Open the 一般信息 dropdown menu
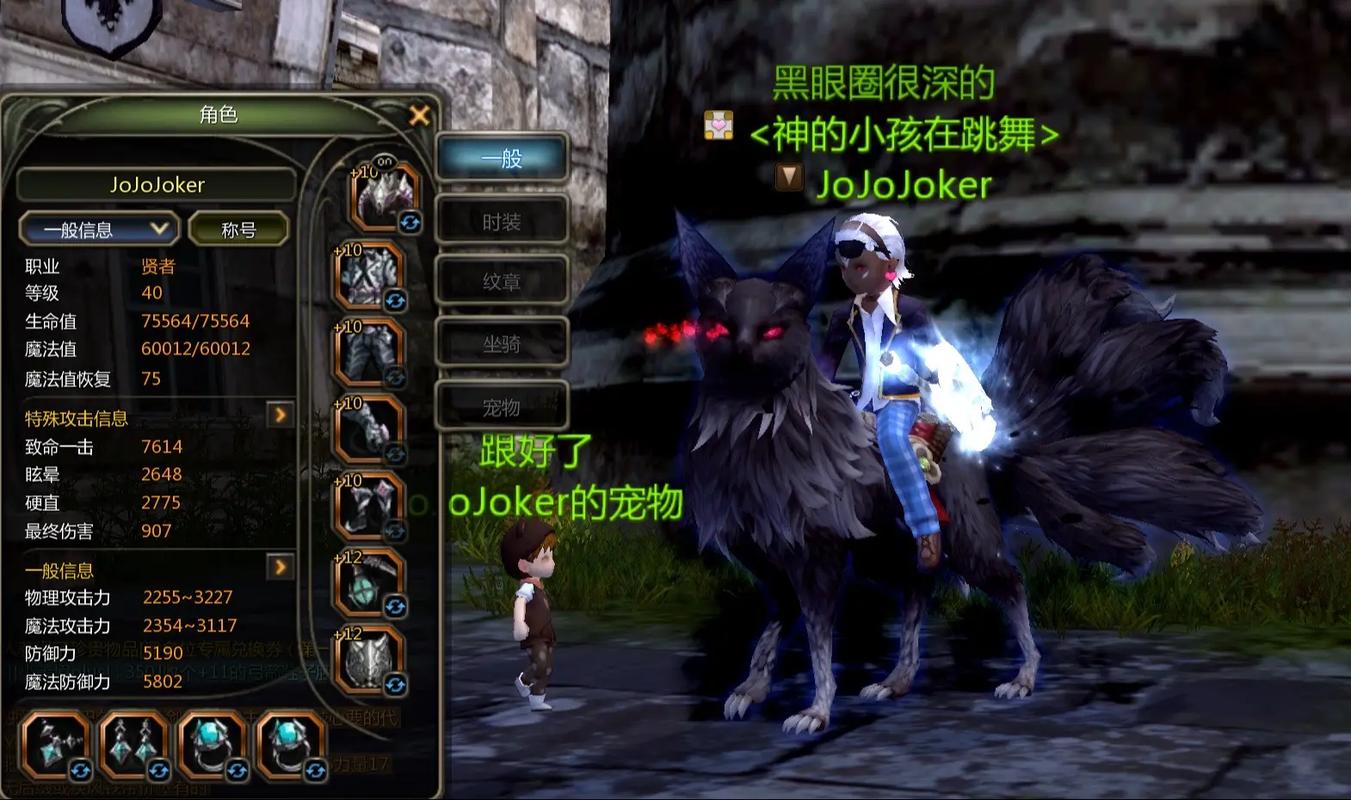Screen dimensions: 1351x800 click(97, 228)
